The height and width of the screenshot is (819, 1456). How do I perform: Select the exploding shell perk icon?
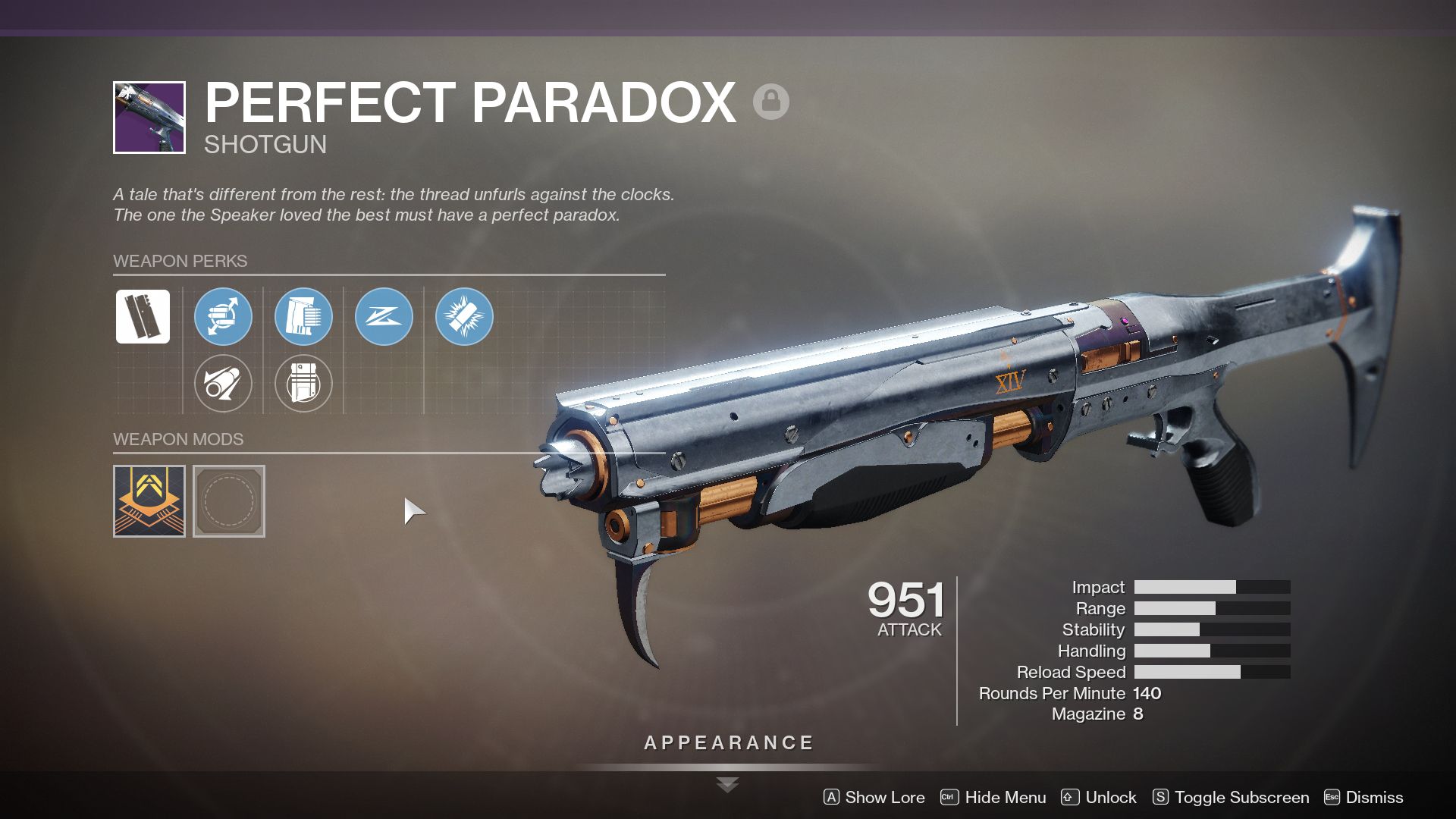pos(464,317)
